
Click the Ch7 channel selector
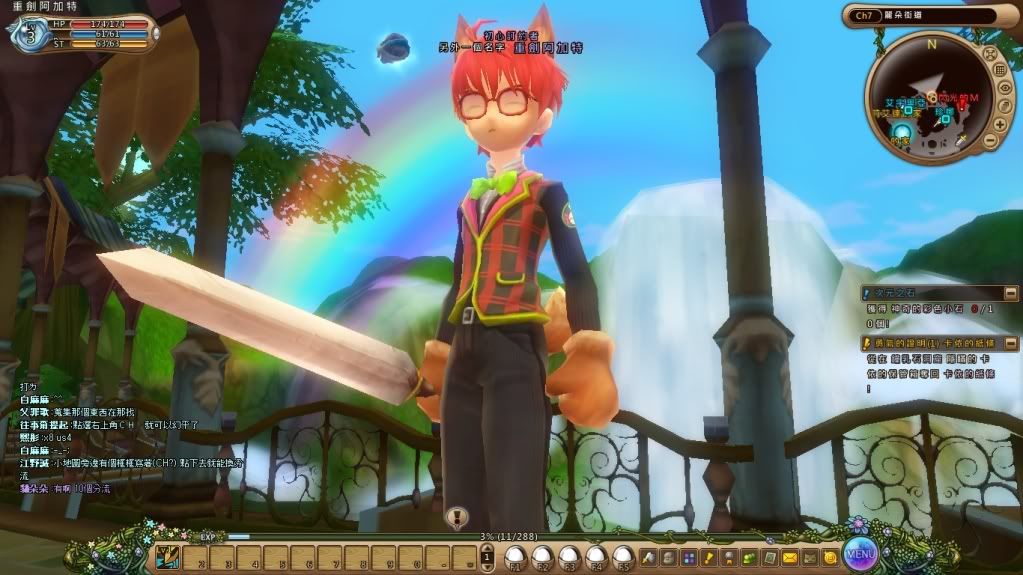[x=862, y=15]
